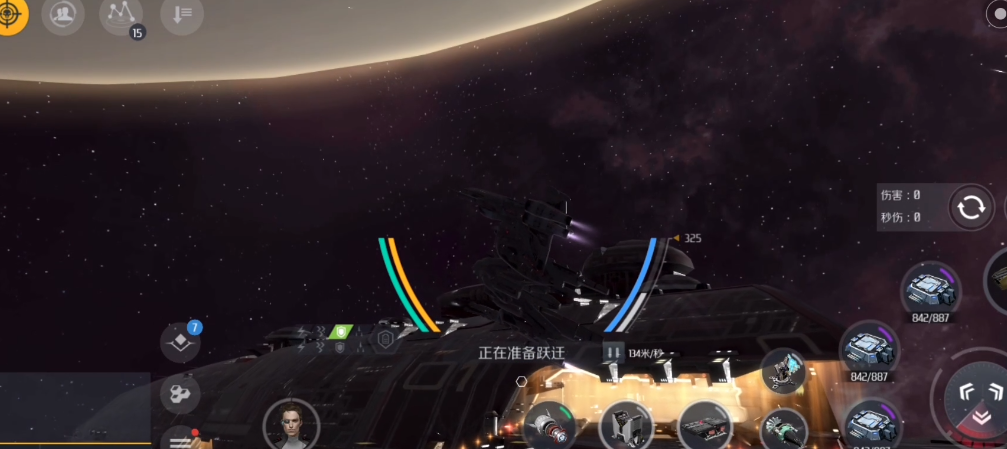Toggle the sort list arrow button
Screen dimensions: 1007x449
click(182, 16)
